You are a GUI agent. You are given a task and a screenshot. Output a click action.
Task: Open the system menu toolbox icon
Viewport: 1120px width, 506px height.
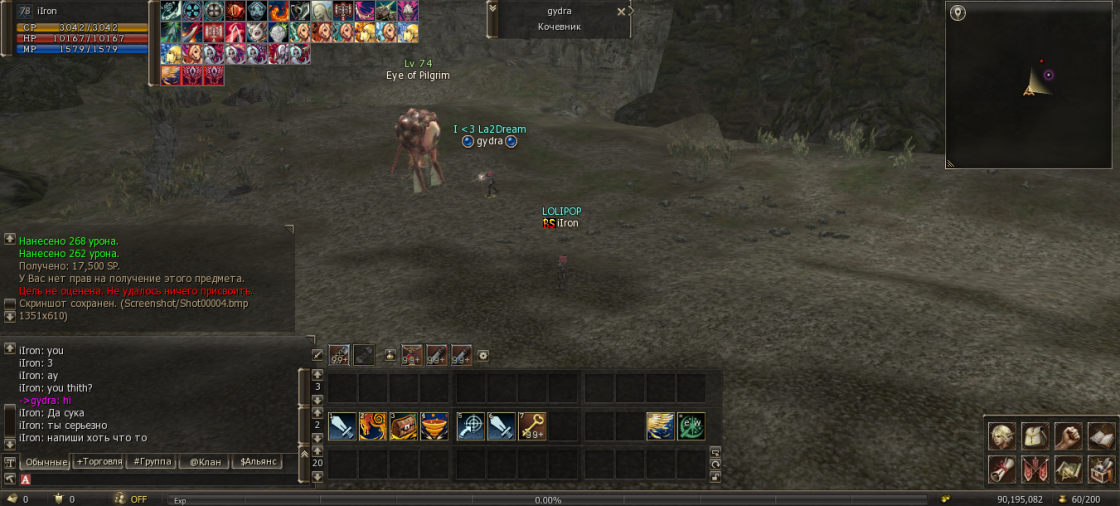(x=1101, y=468)
